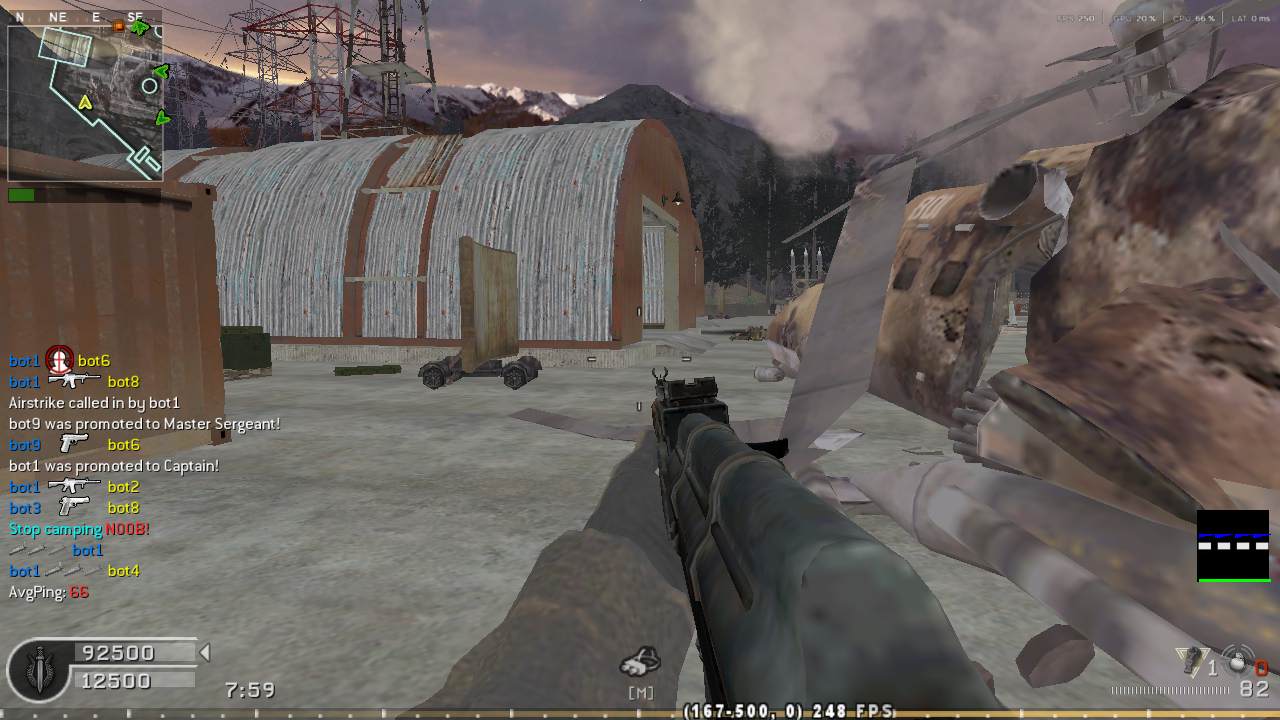Image resolution: width=1280 pixels, height=720 pixels.
Task: Click the orange objective marker on the compass
Action: tap(119, 26)
